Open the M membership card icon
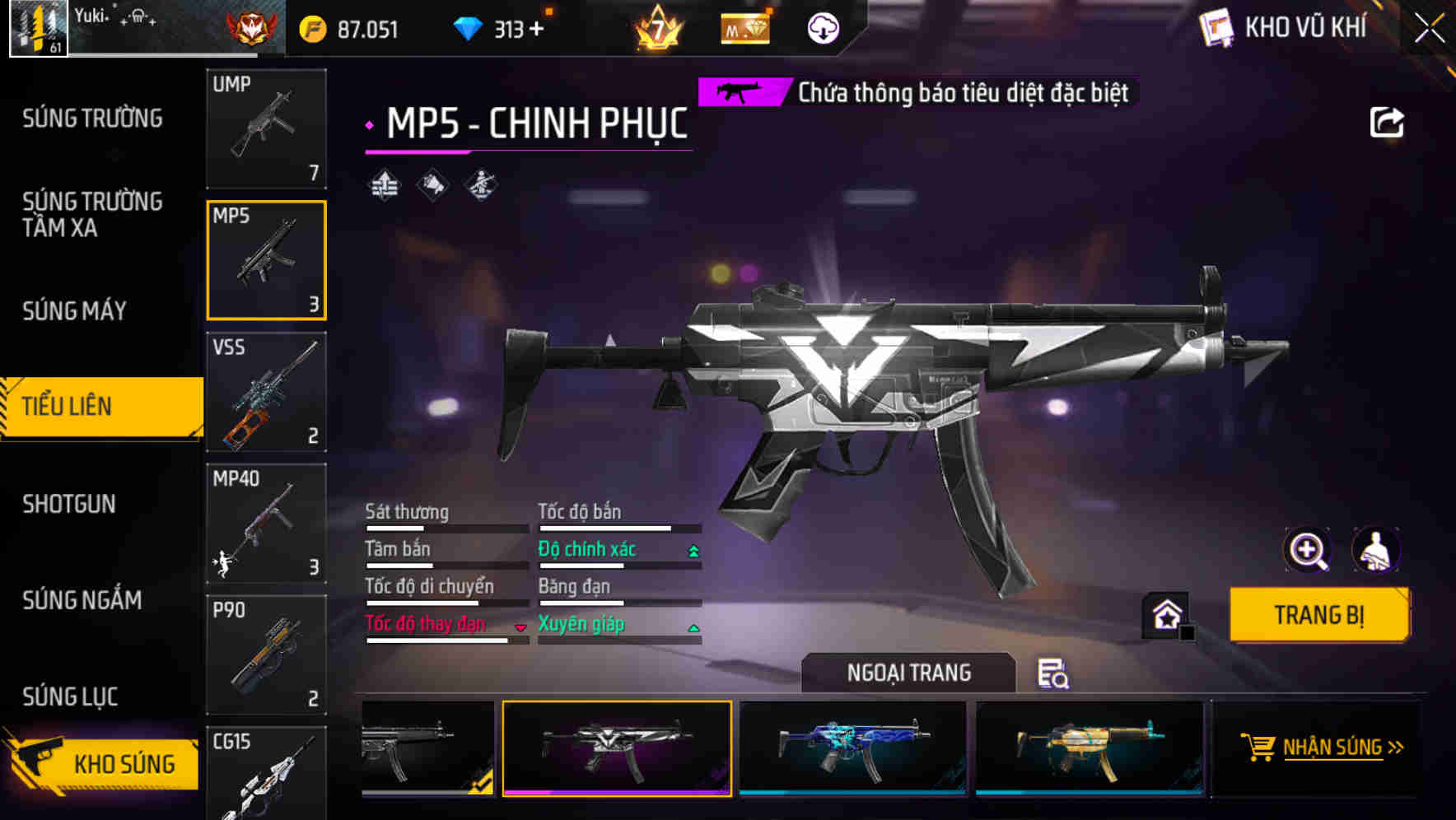 click(744, 27)
